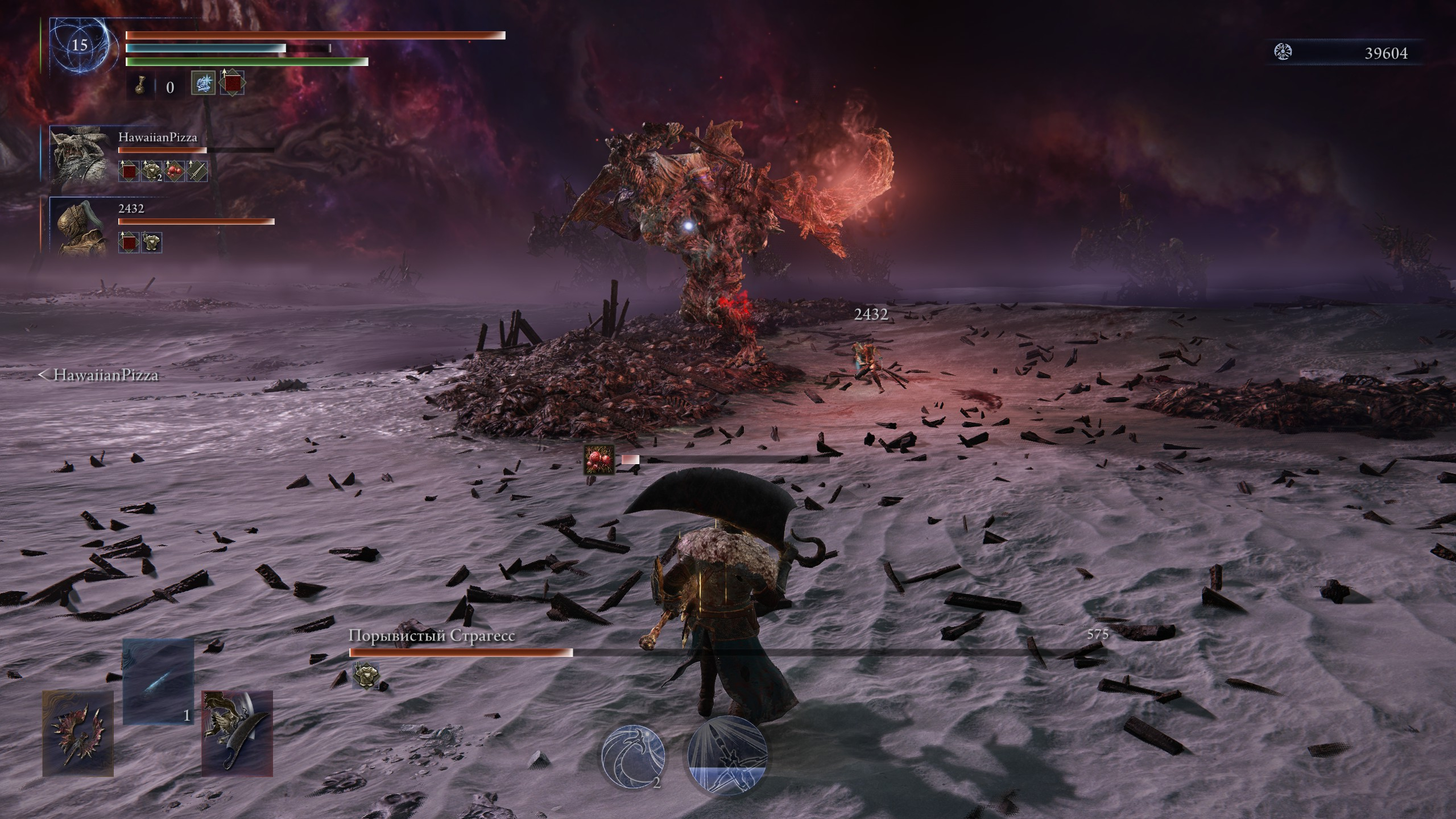This screenshot has width=1456, height=819.
Task: Inspect the red blood buildup status icon
Action: tap(599, 460)
